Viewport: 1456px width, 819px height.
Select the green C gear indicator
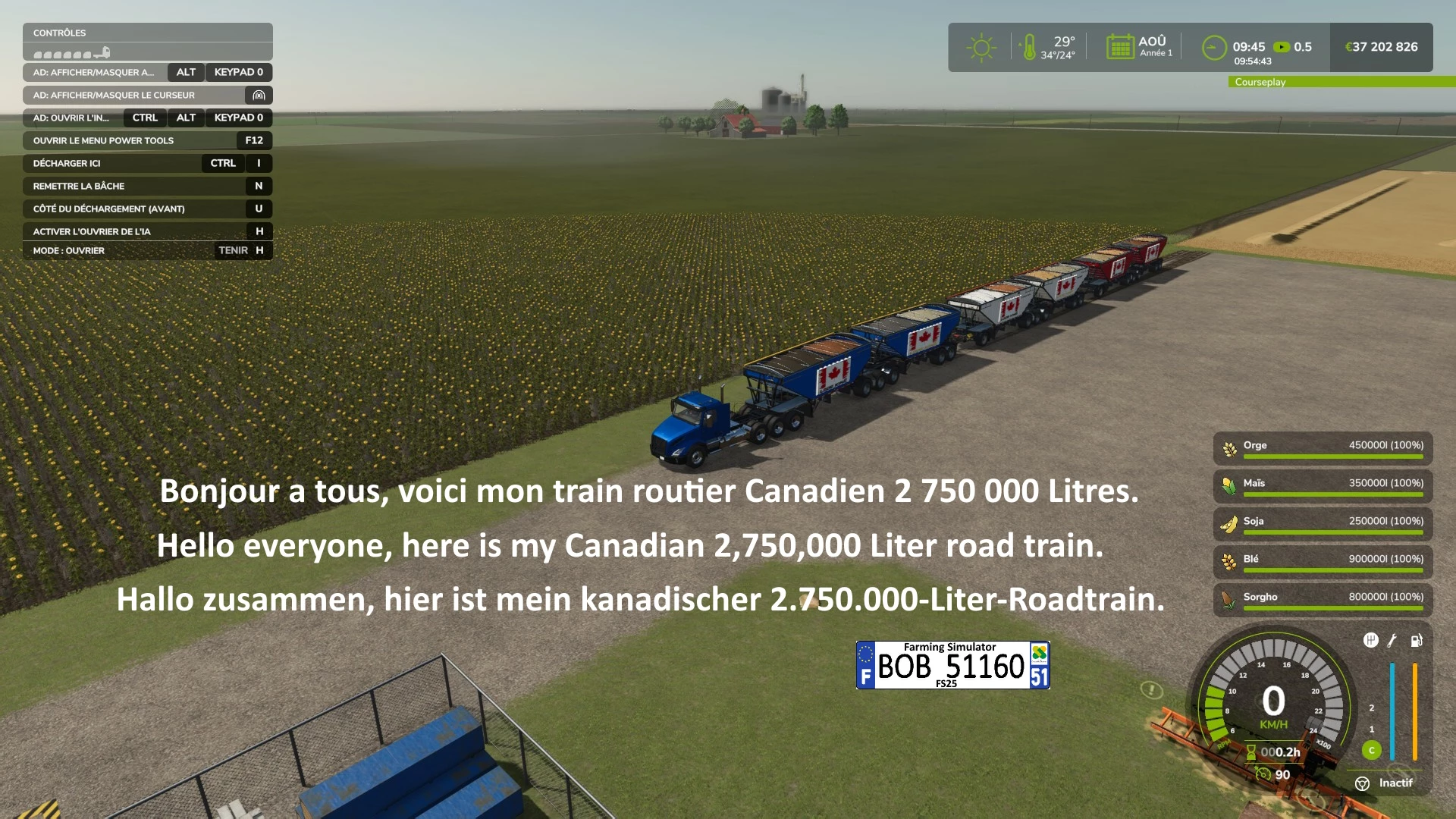[1371, 750]
